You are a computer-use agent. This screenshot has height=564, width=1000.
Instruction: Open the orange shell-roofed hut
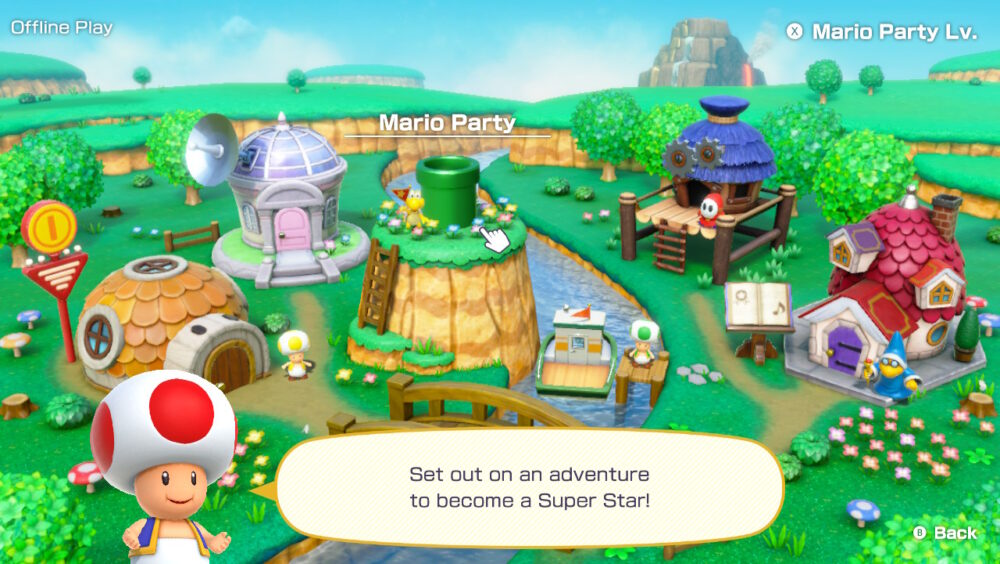pos(165,322)
